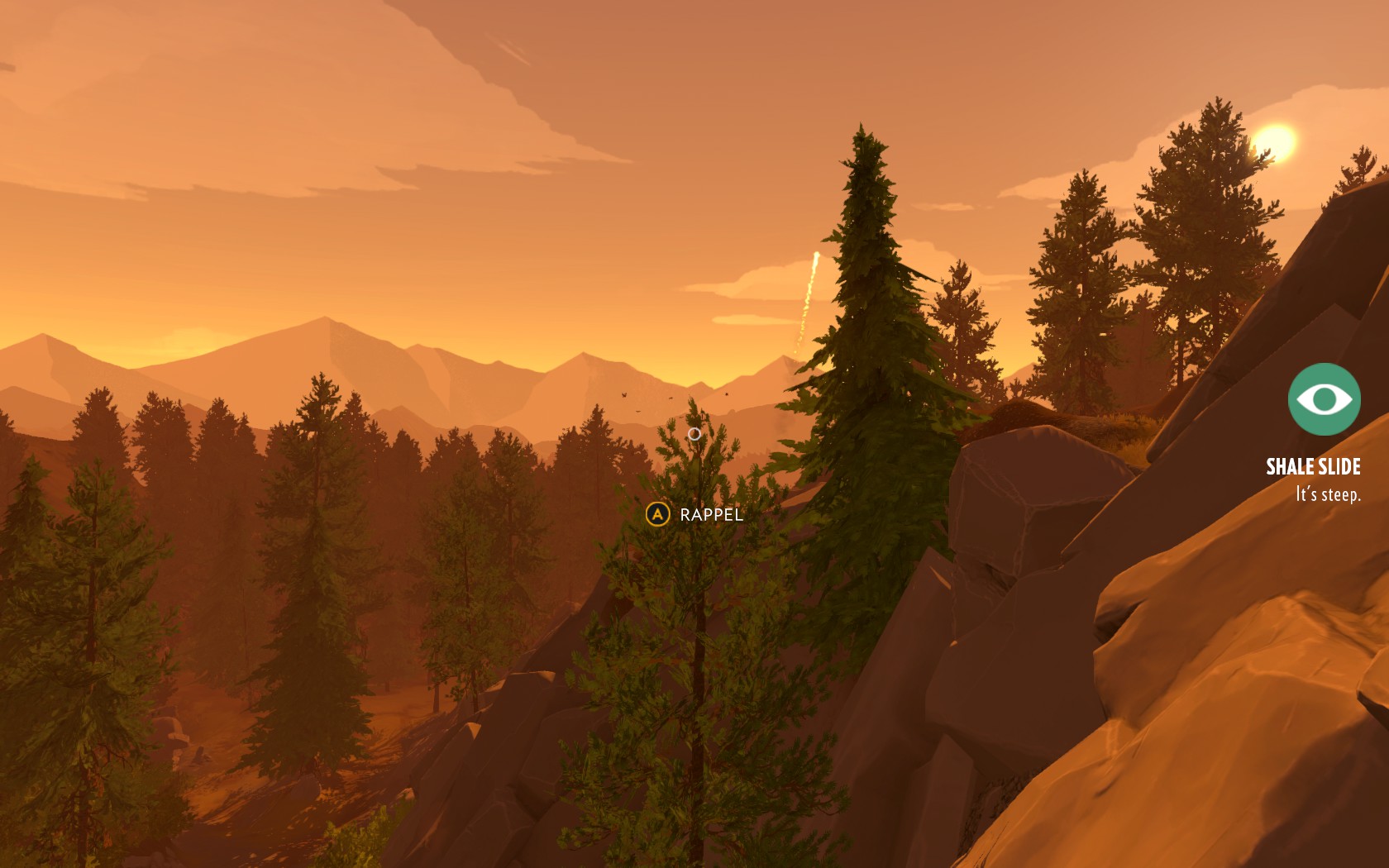1389x868 pixels.
Task: Select the SHALE SLIDE label
Action: click(x=1314, y=468)
